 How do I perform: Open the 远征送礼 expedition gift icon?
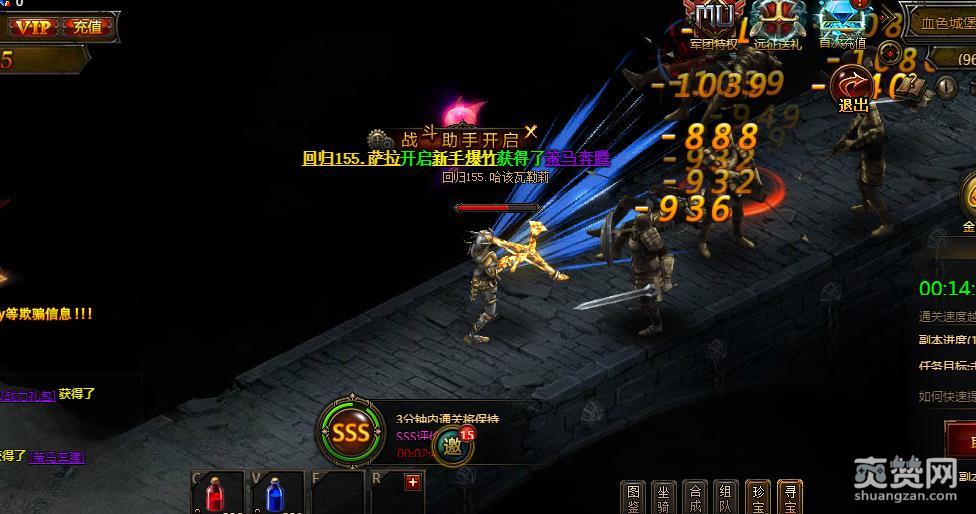tap(779, 22)
